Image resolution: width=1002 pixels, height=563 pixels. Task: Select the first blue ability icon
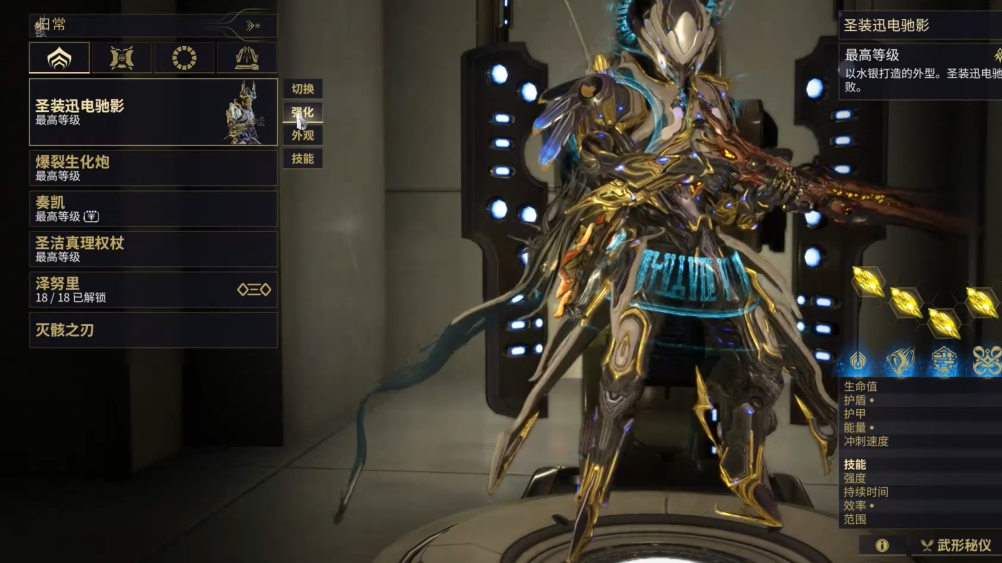[858, 360]
